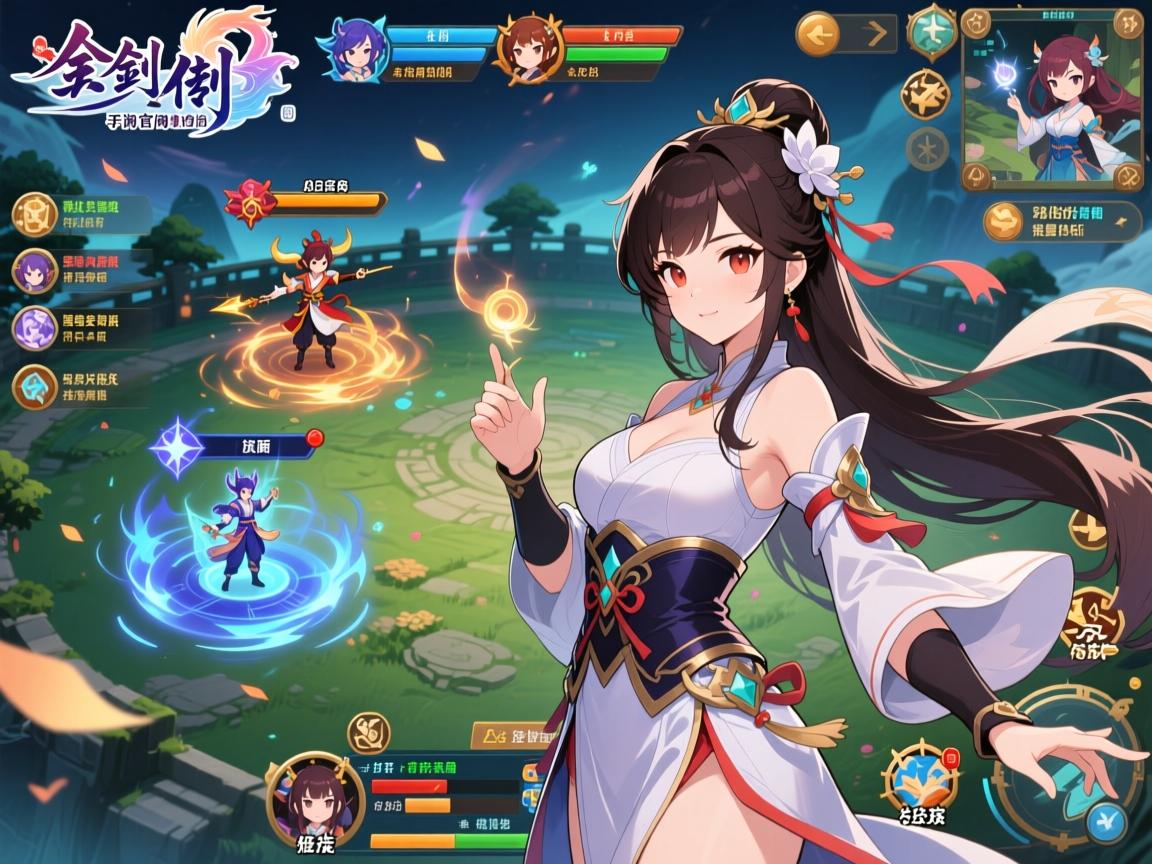
Task: Pick the purple swirl orb list entry
Action: tap(36, 328)
